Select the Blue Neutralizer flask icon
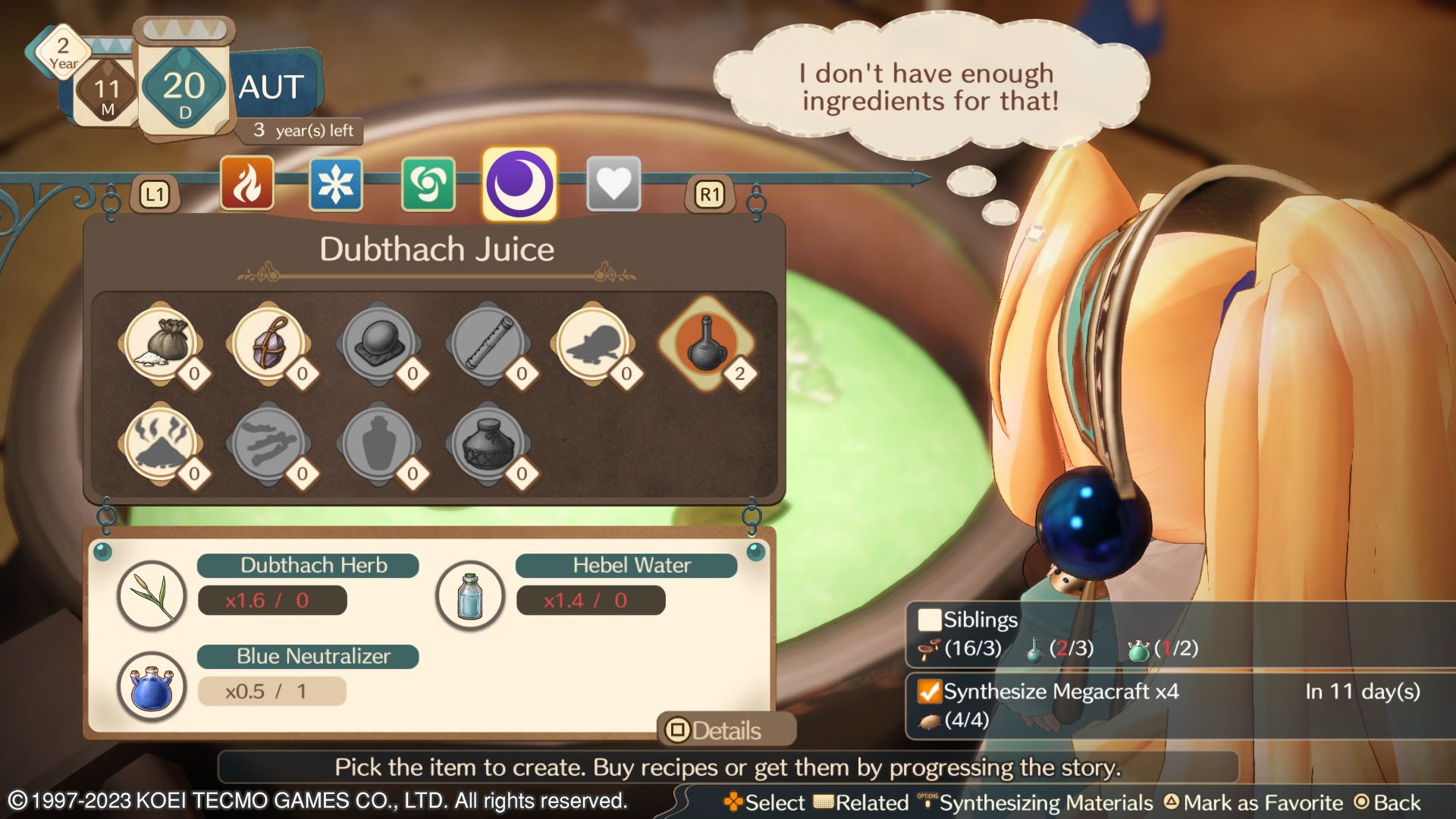1456x819 pixels. point(152,688)
